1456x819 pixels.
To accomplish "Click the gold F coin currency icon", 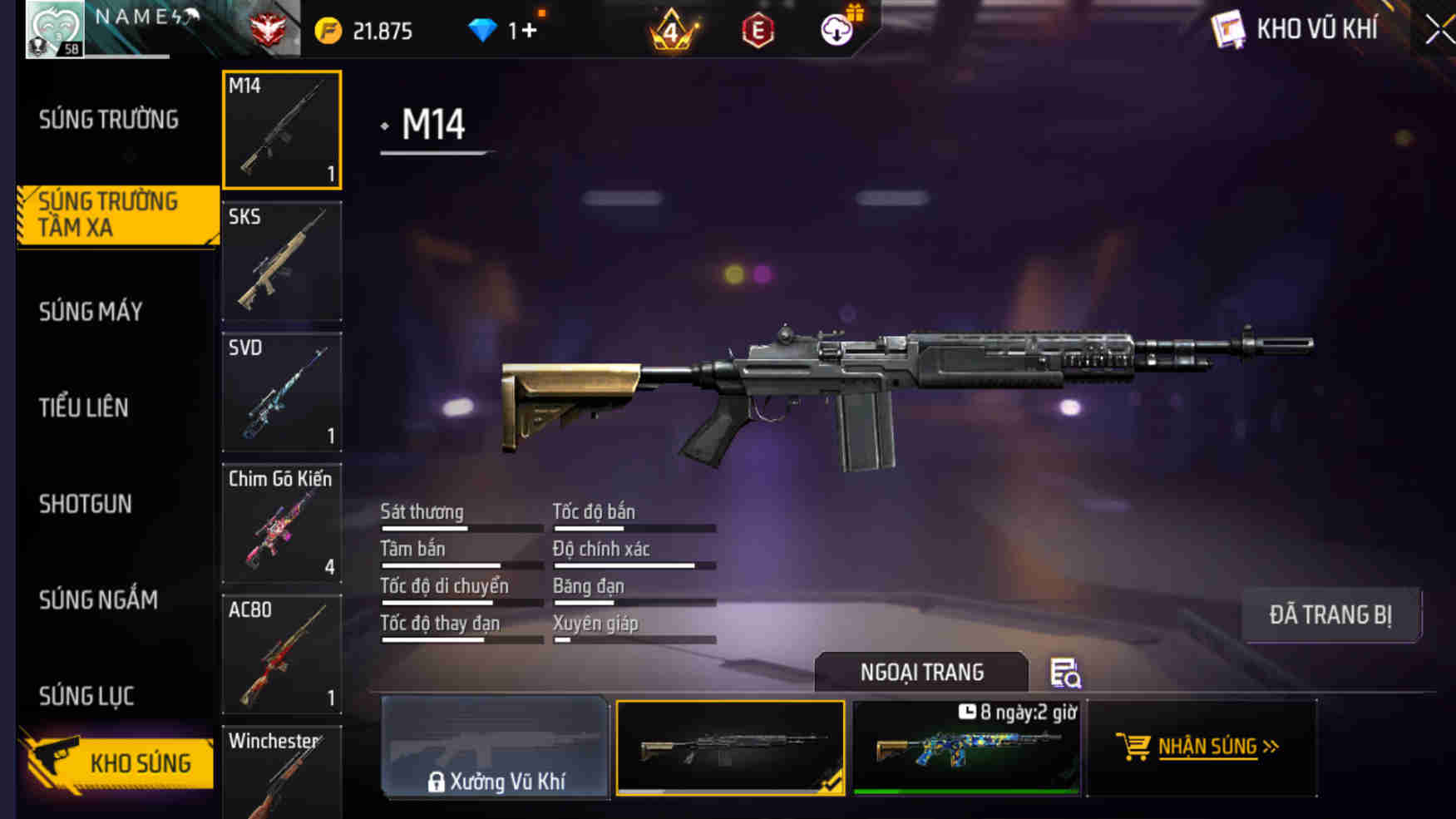I will pos(330,28).
